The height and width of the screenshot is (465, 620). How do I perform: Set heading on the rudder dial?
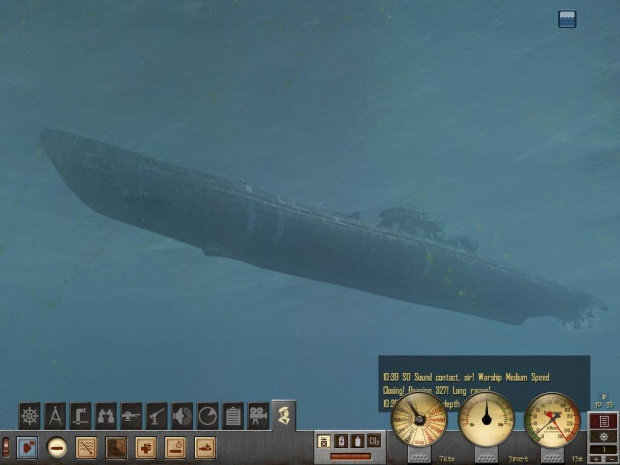[x=486, y=419]
